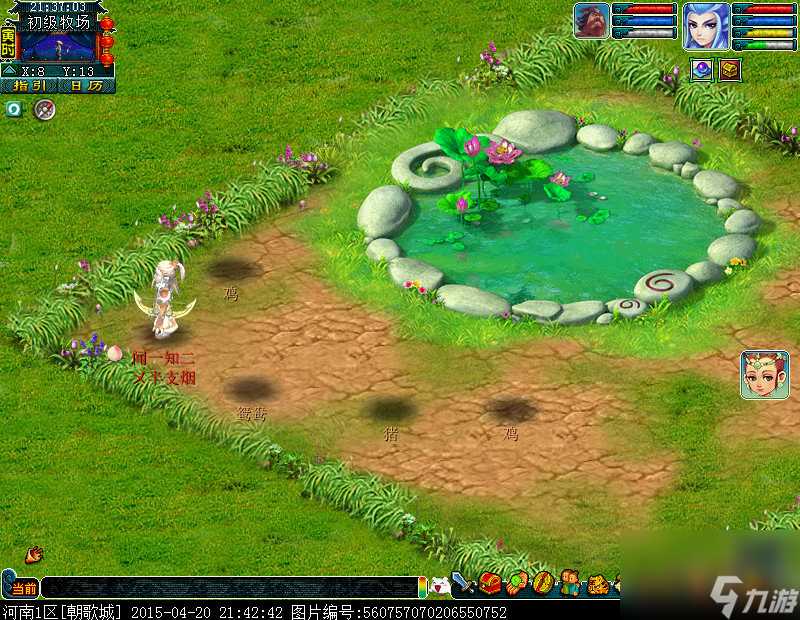The height and width of the screenshot is (620, 800).
Task: Click the two-figures icon in the bottom toolbar
Action: pos(570,583)
